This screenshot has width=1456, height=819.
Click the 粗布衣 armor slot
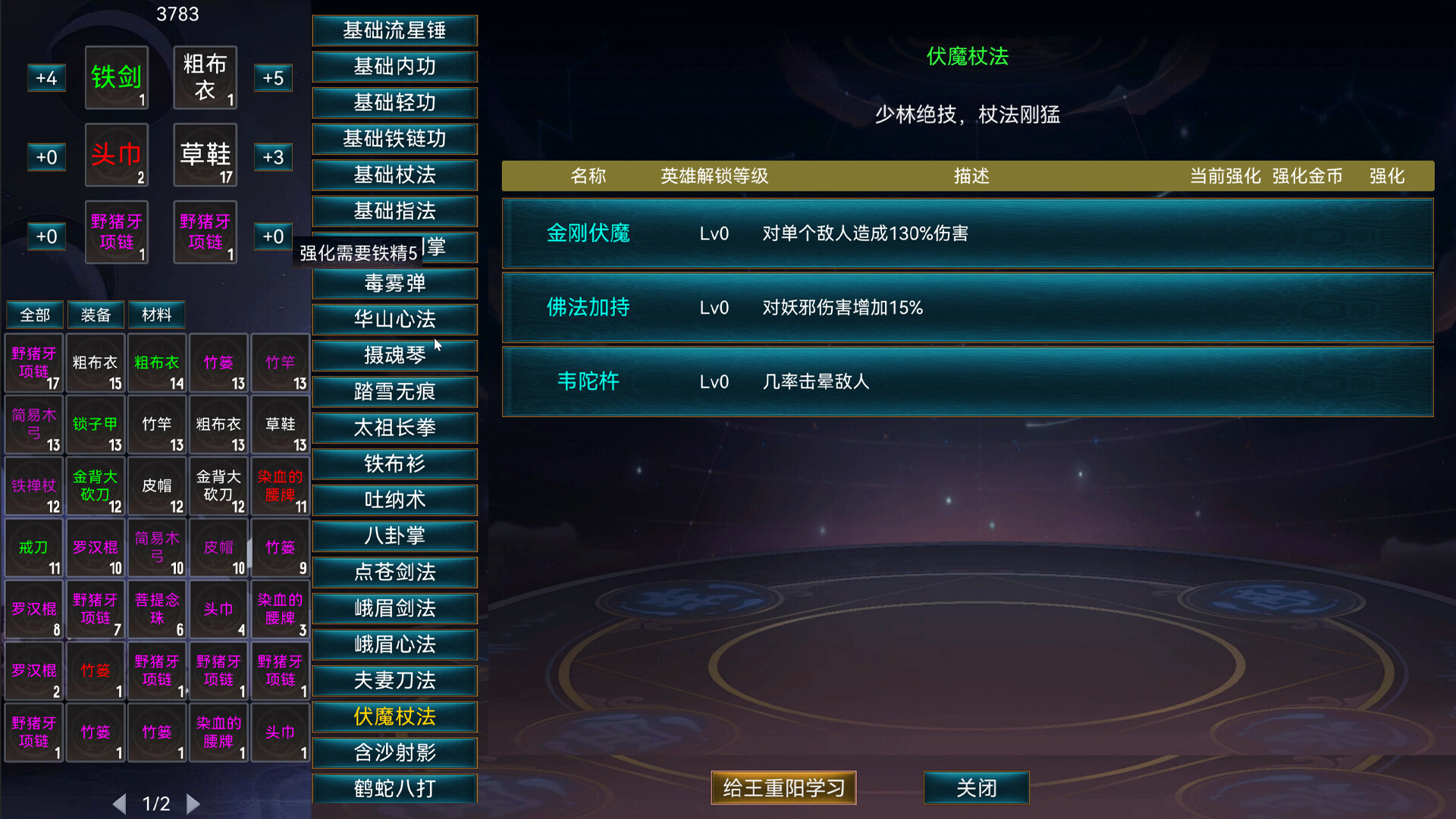(205, 77)
